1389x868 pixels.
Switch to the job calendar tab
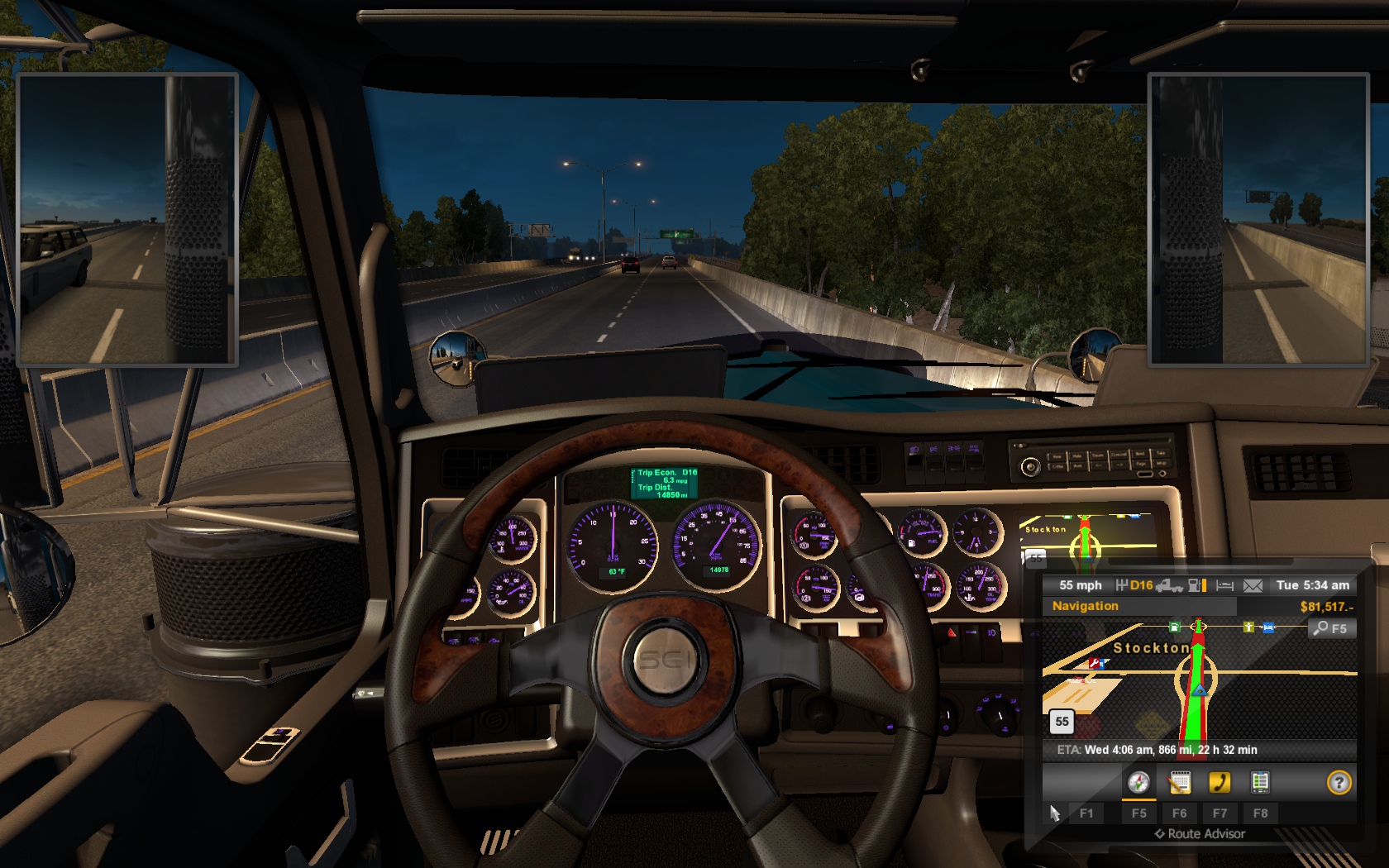(x=1179, y=782)
